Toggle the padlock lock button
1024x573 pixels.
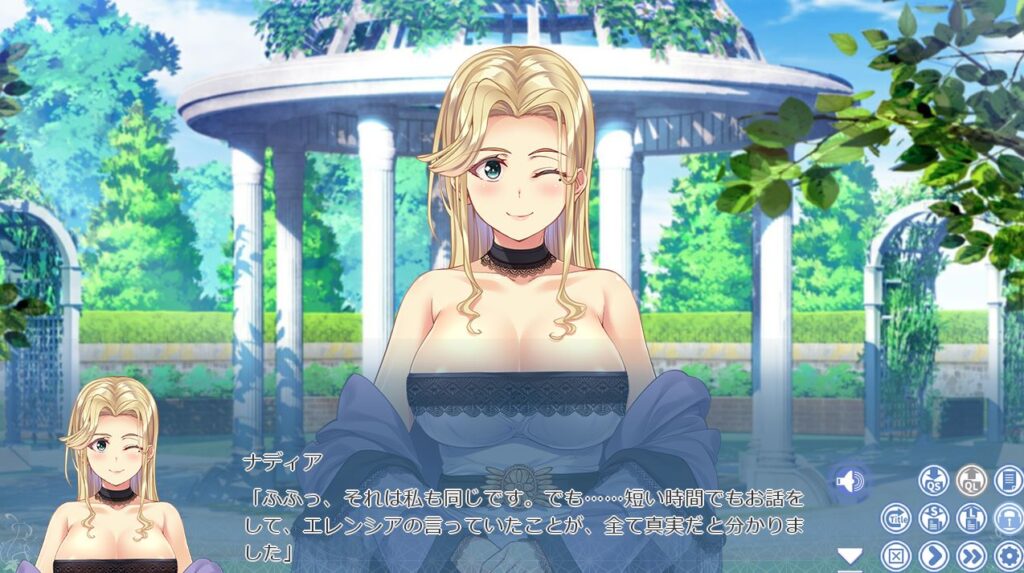coord(1008,518)
